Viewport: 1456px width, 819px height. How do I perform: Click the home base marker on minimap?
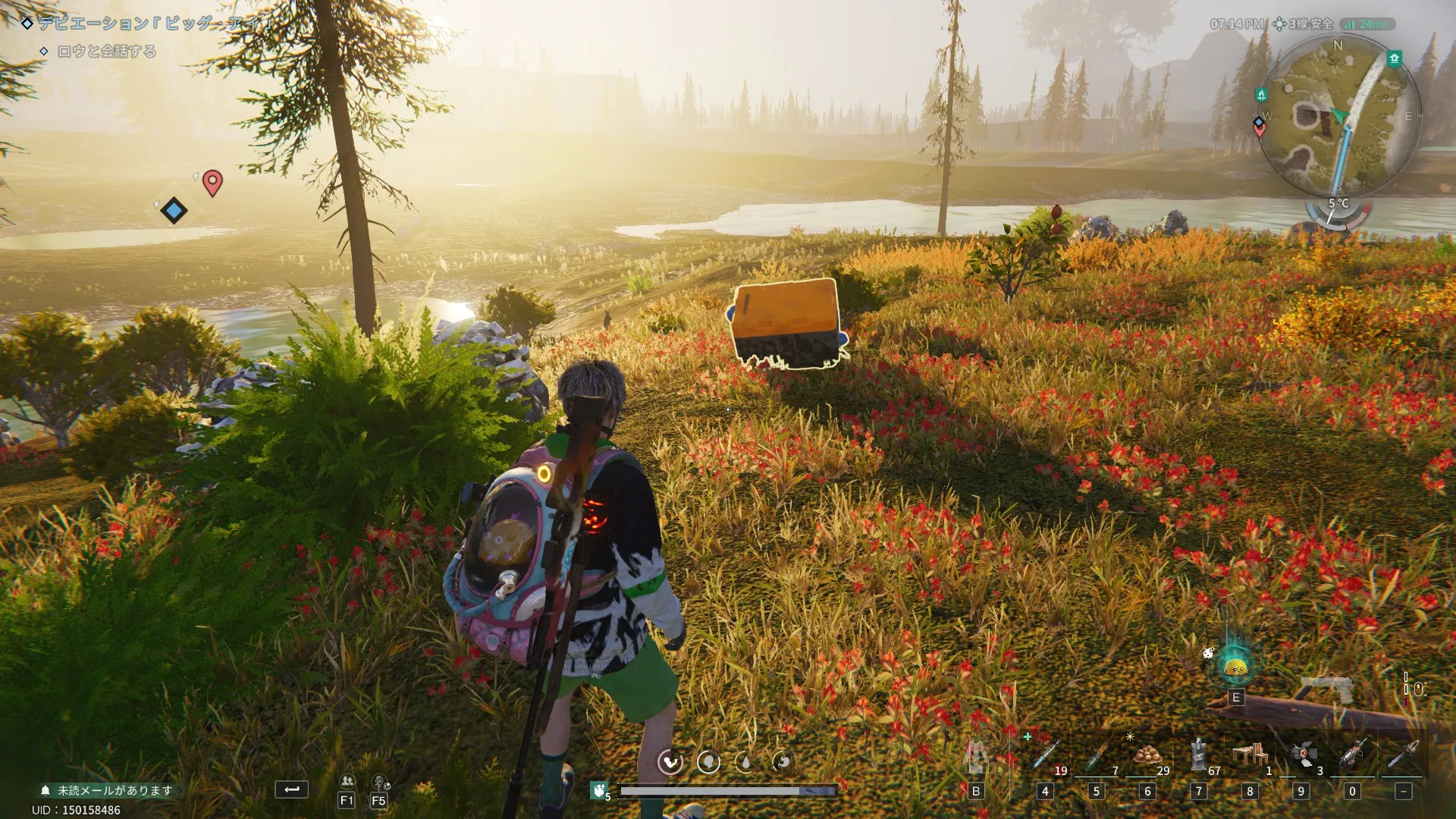coord(1394,58)
